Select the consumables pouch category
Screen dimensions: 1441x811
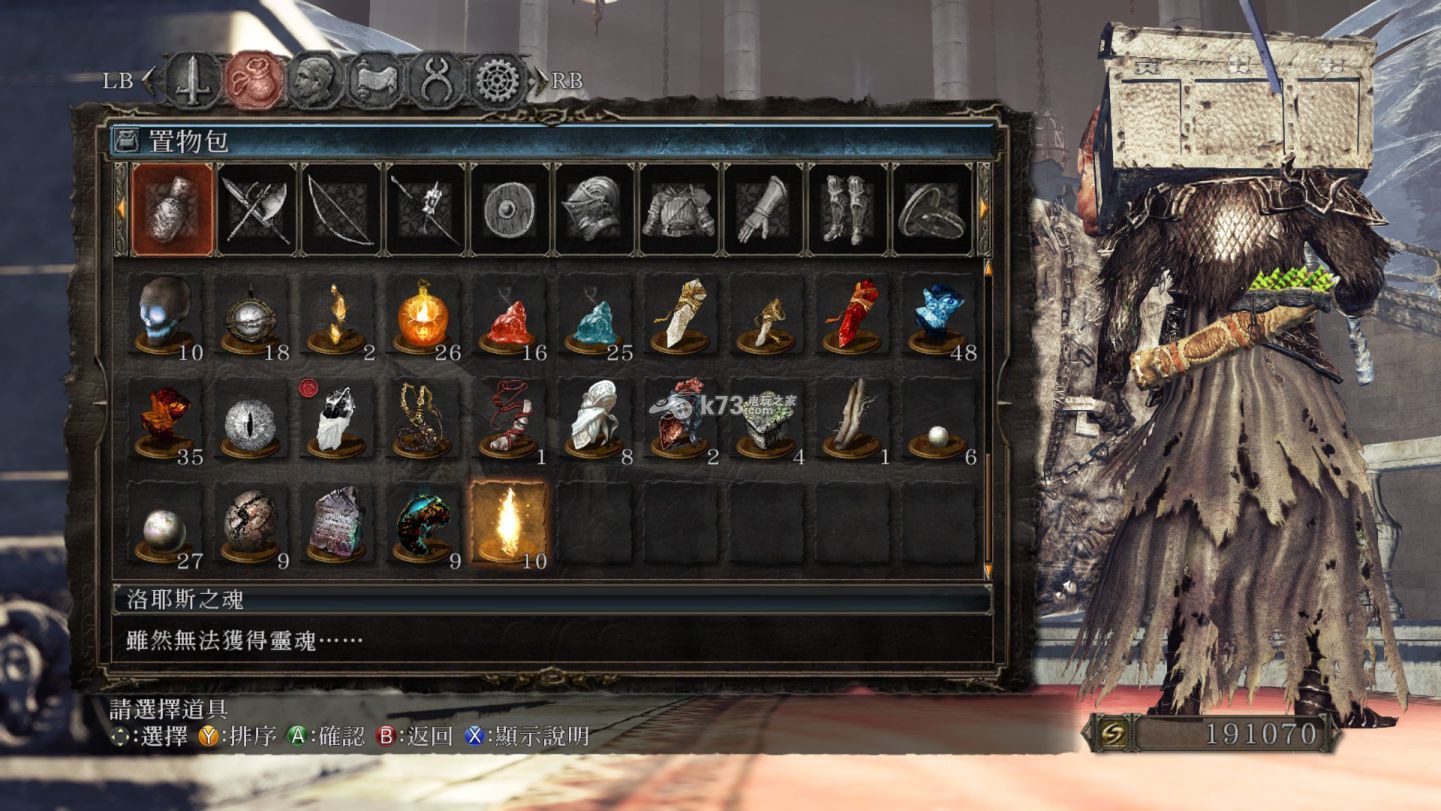coord(173,209)
